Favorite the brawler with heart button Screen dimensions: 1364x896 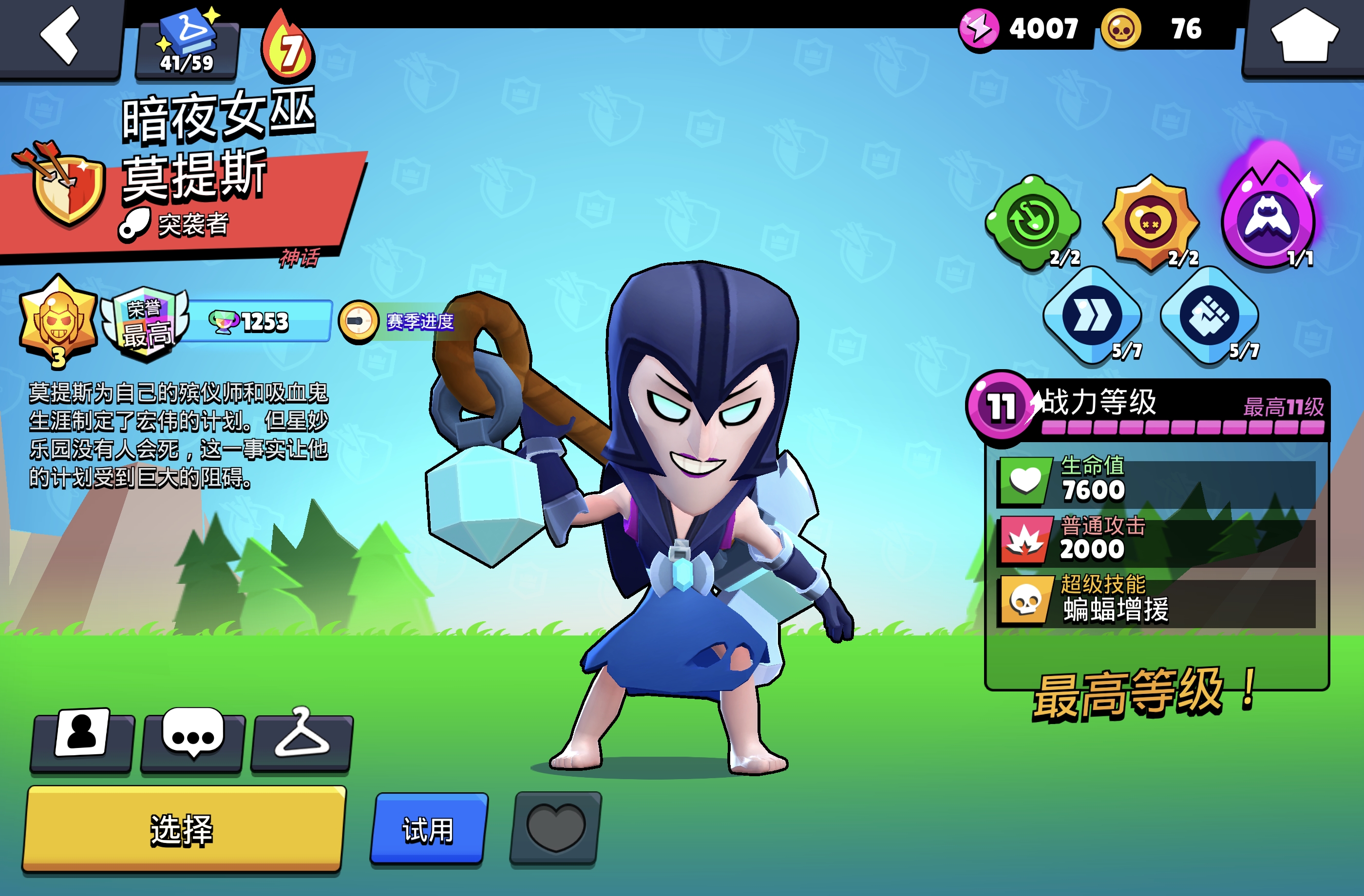[555, 828]
